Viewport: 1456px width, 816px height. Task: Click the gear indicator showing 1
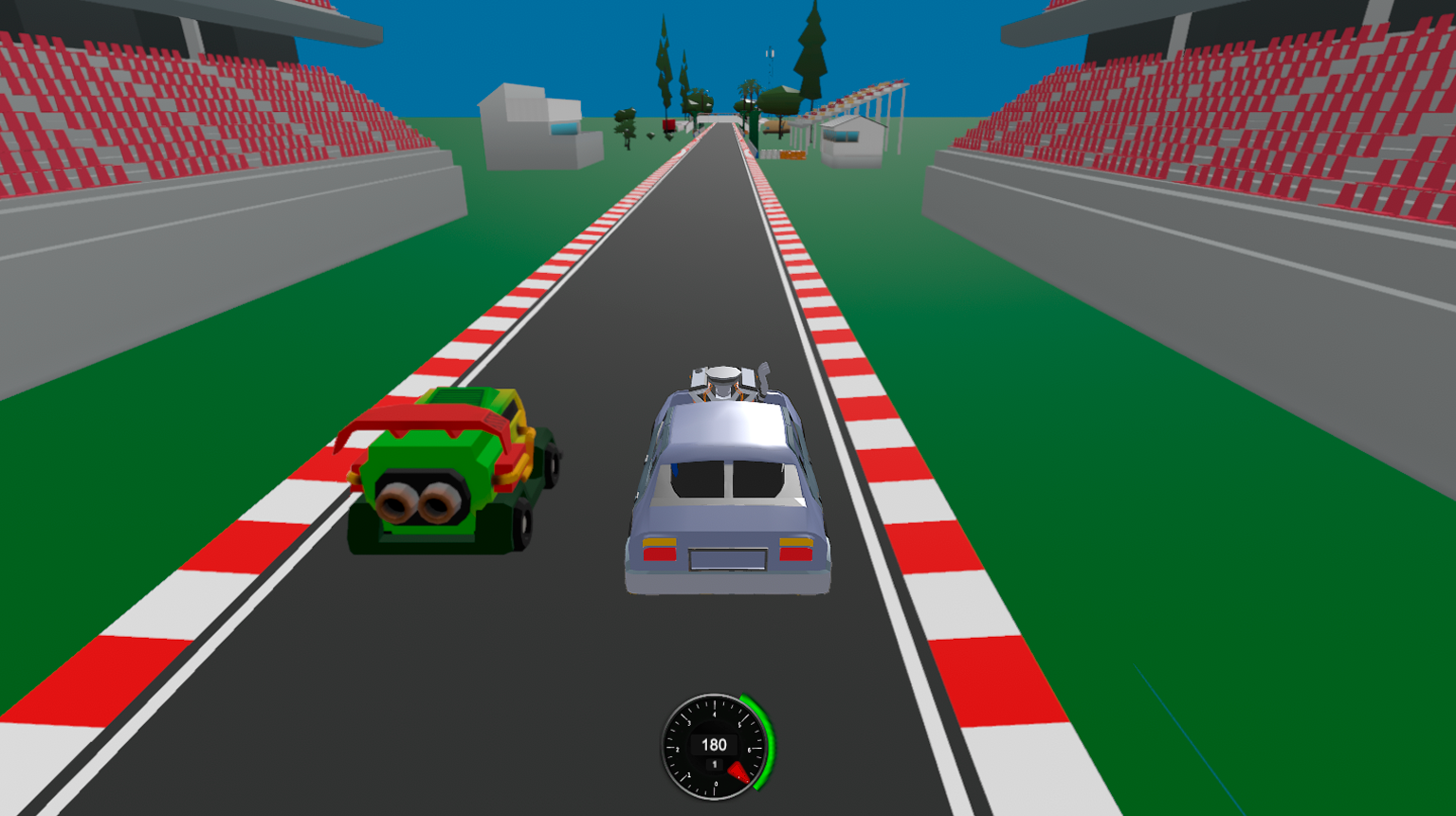(715, 764)
